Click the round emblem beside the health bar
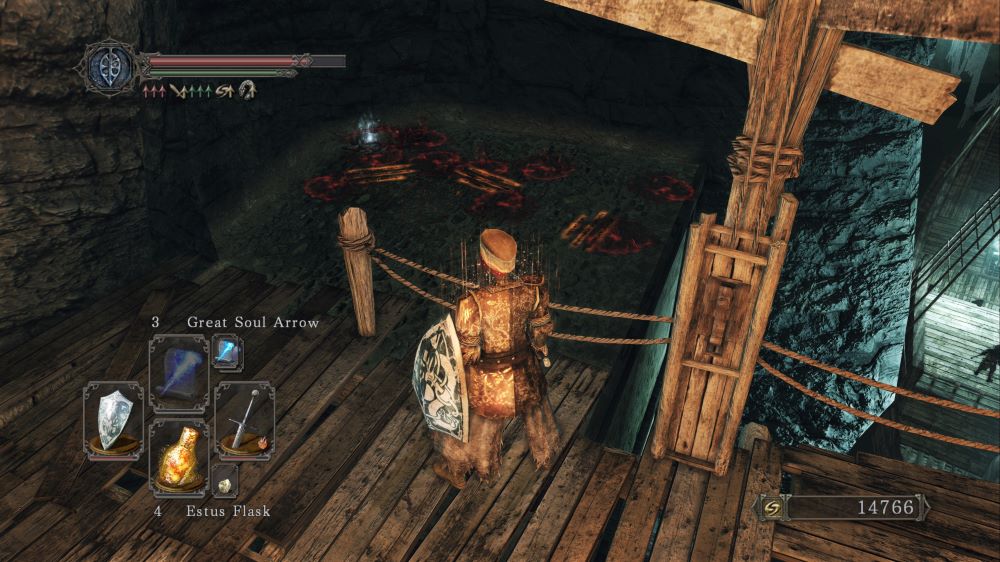 click(x=110, y=67)
